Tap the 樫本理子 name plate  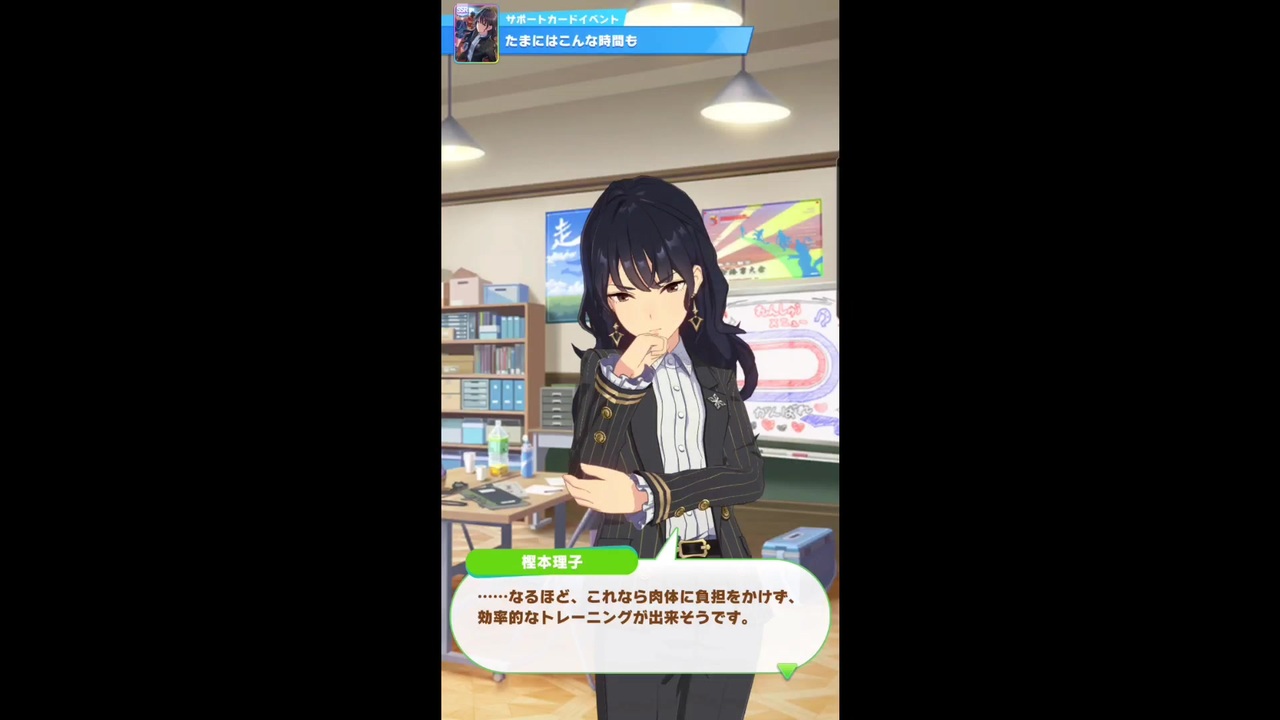(x=551, y=562)
